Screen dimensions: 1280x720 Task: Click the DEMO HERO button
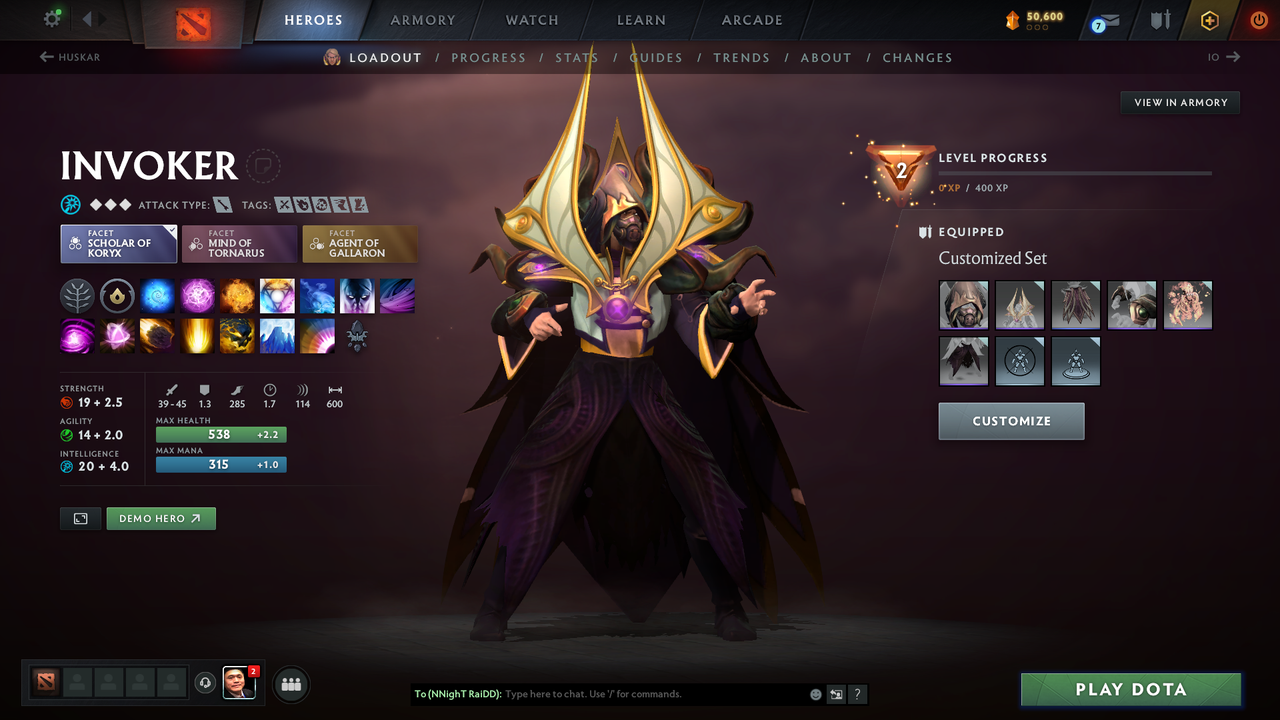[160, 518]
